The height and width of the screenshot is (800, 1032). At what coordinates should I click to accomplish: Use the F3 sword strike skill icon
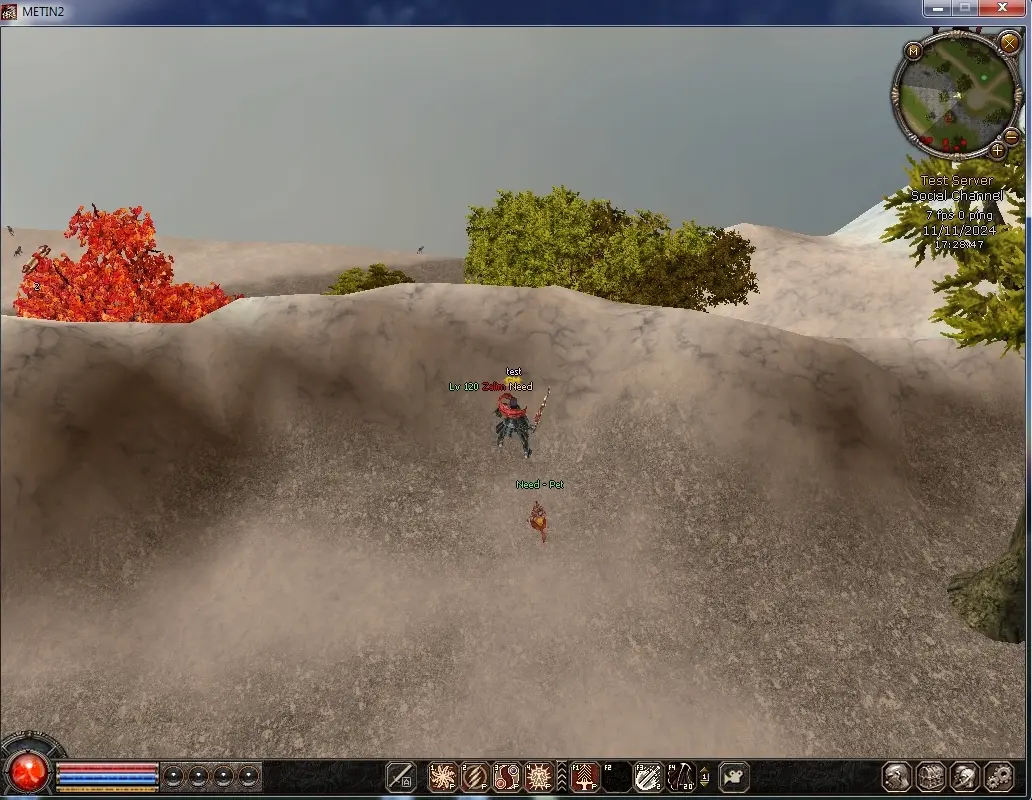point(649,776)
